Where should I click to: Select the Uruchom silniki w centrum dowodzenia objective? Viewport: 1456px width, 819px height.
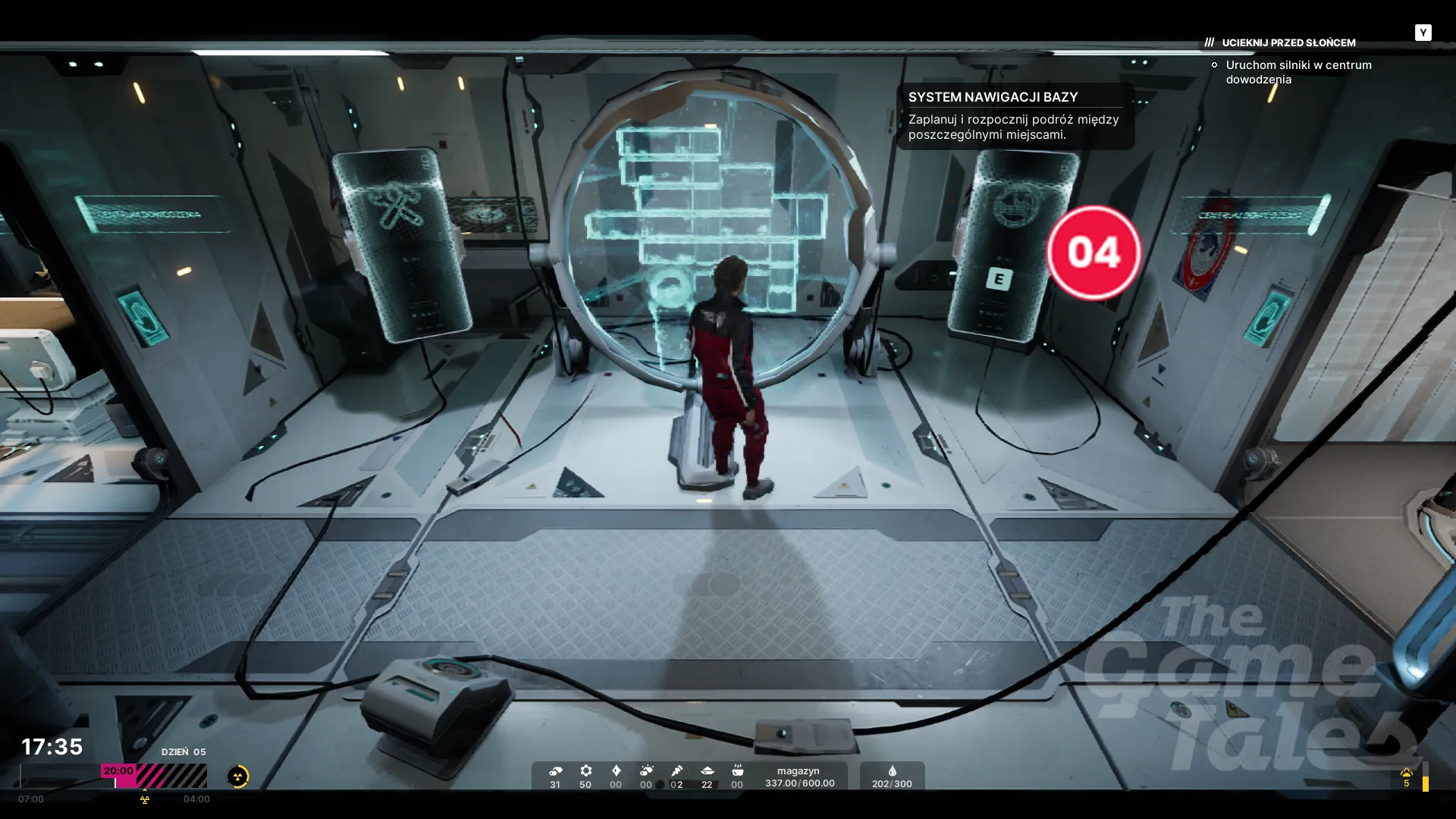pyautogui.click(x=1298, y=72)
